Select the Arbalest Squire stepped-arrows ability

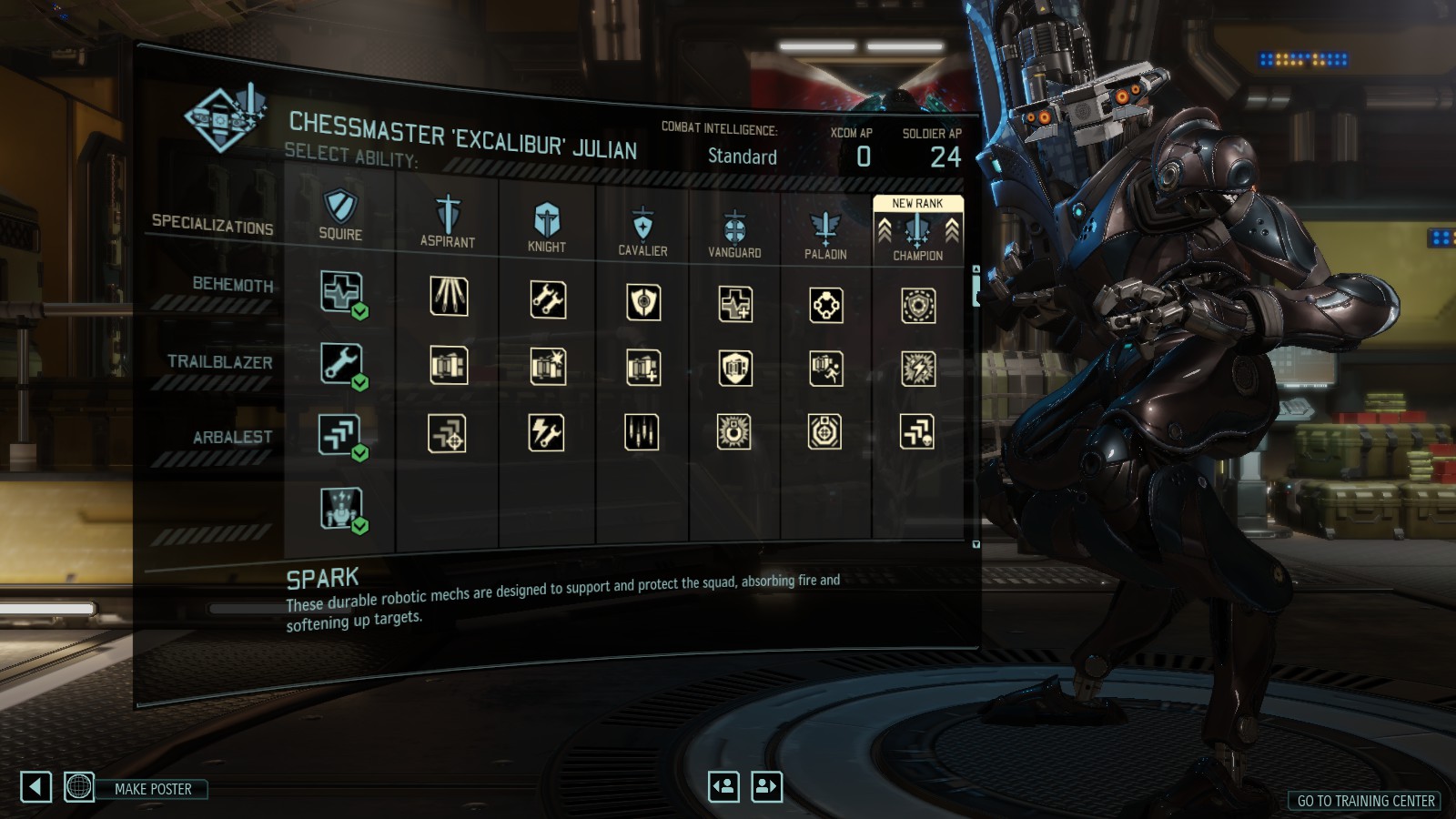click(339, 434)
